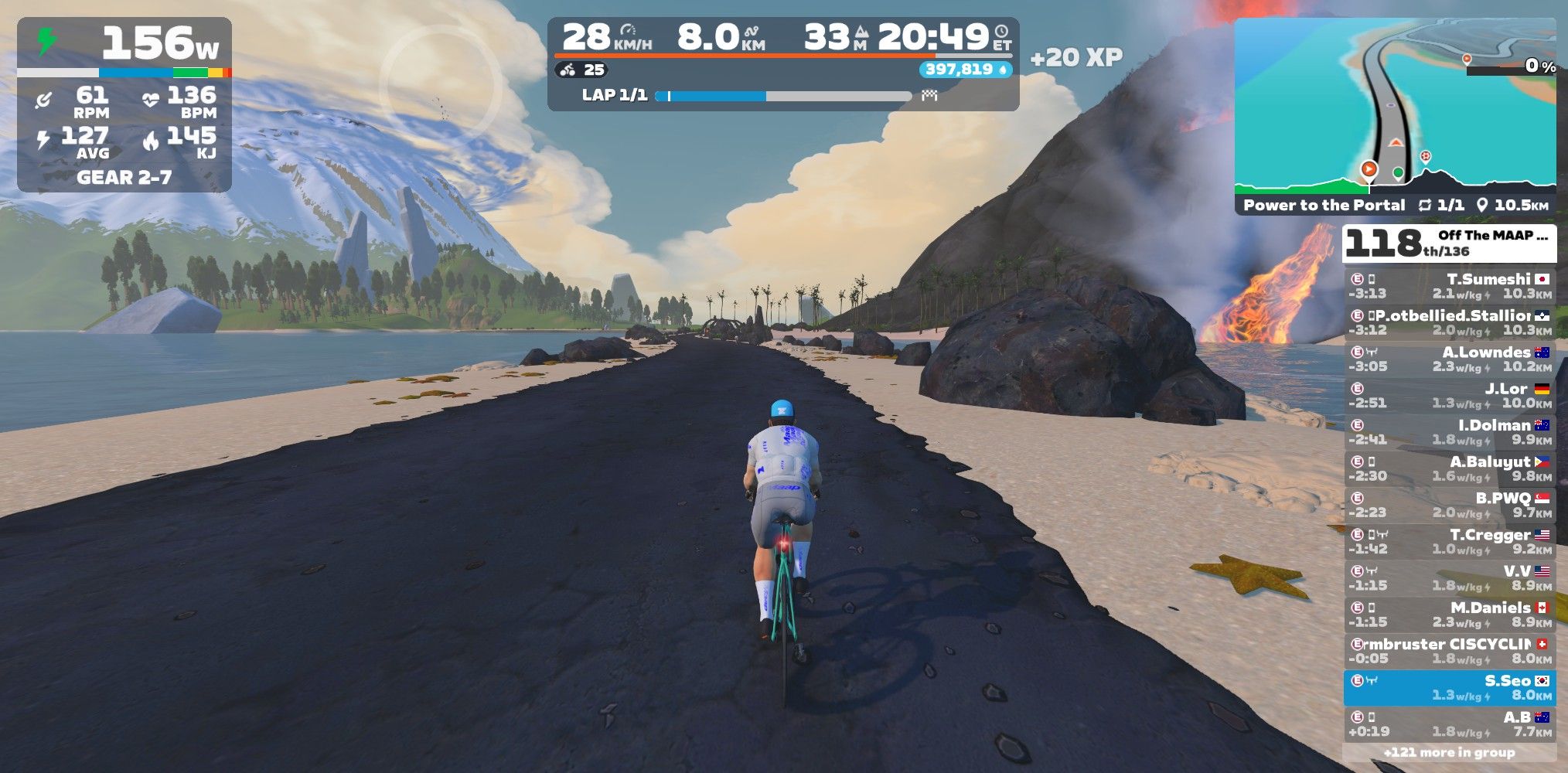
Task: Click the Off The MAAP event position header
Action: (x=1449, y=243)
